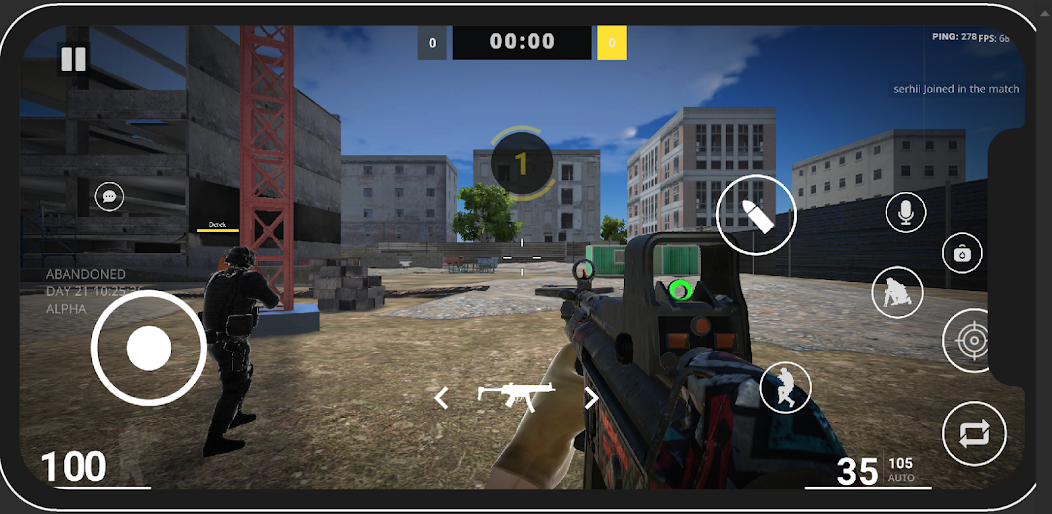Crouch using the crouching soldier button
The width and height of the screenshot is (1052, 514).
785,386
